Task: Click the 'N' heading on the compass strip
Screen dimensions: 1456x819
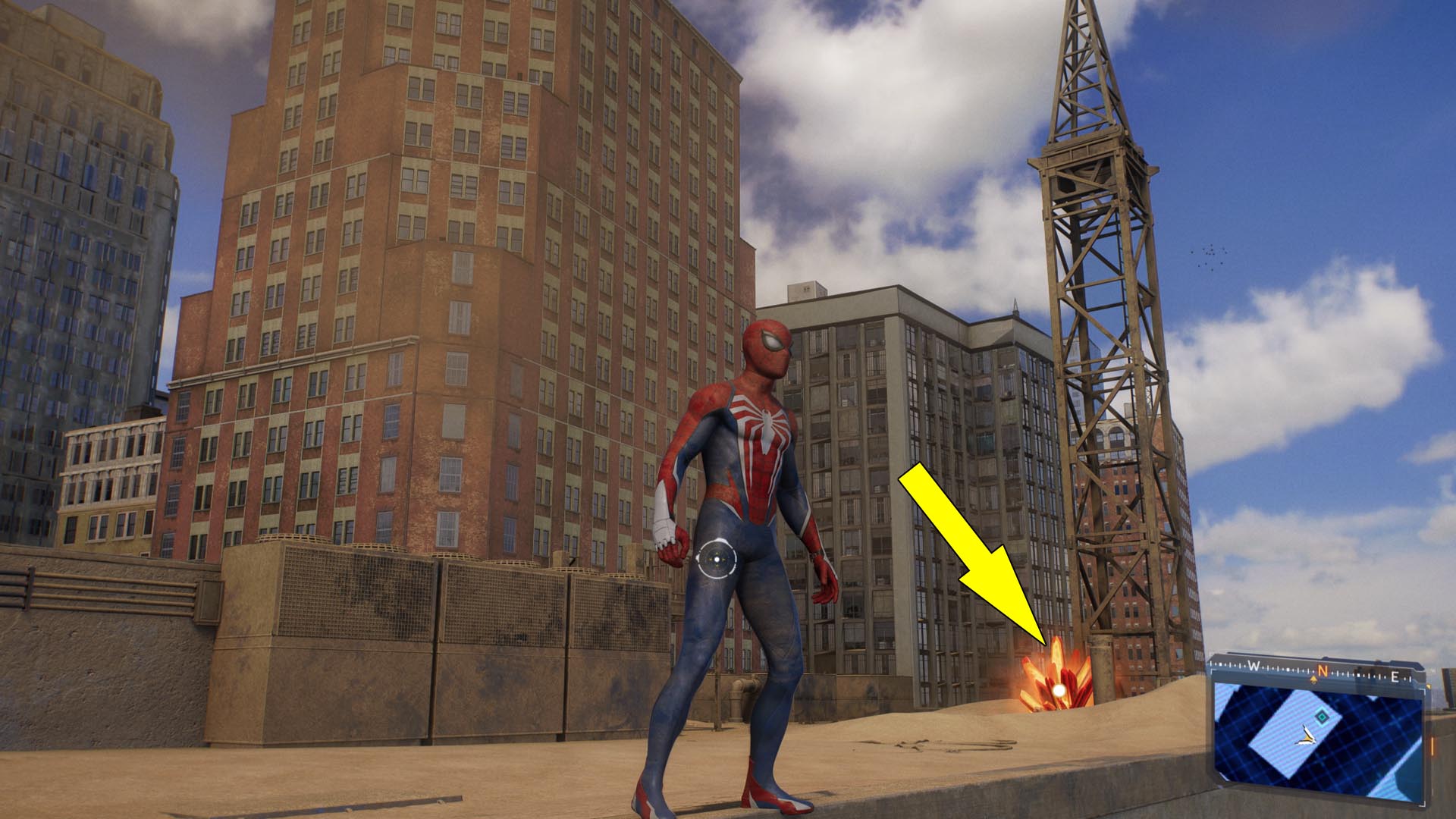Action: [x=1324, y=670]
